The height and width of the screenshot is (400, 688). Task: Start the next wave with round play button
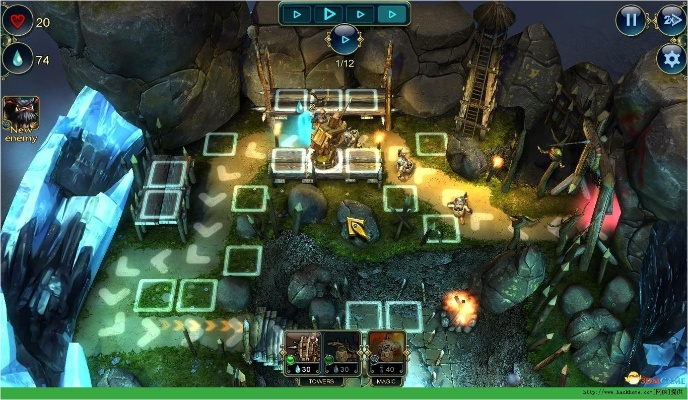point(344,40)
